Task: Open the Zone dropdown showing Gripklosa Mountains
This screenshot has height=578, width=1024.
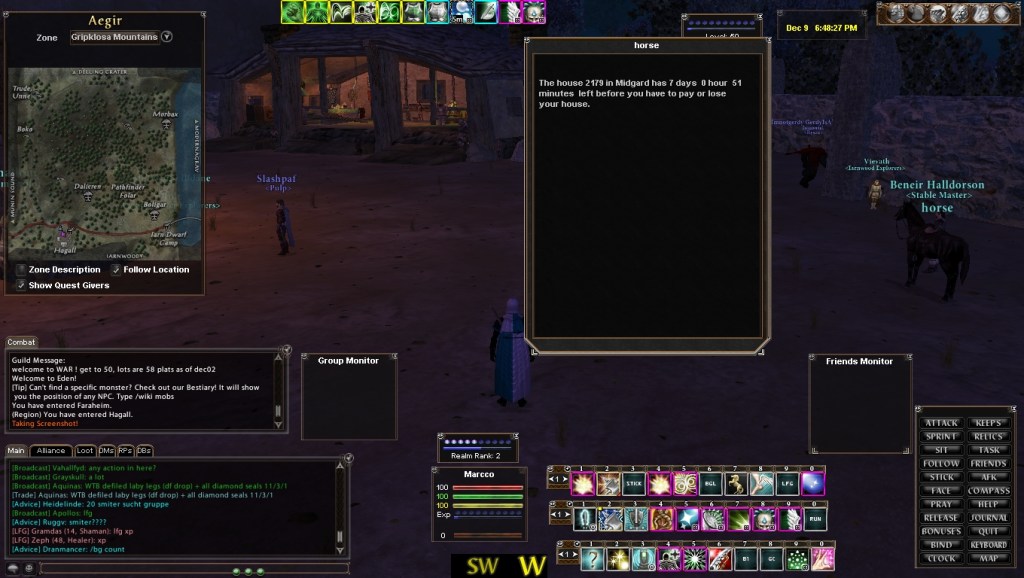Action: (x=167, y=37)
